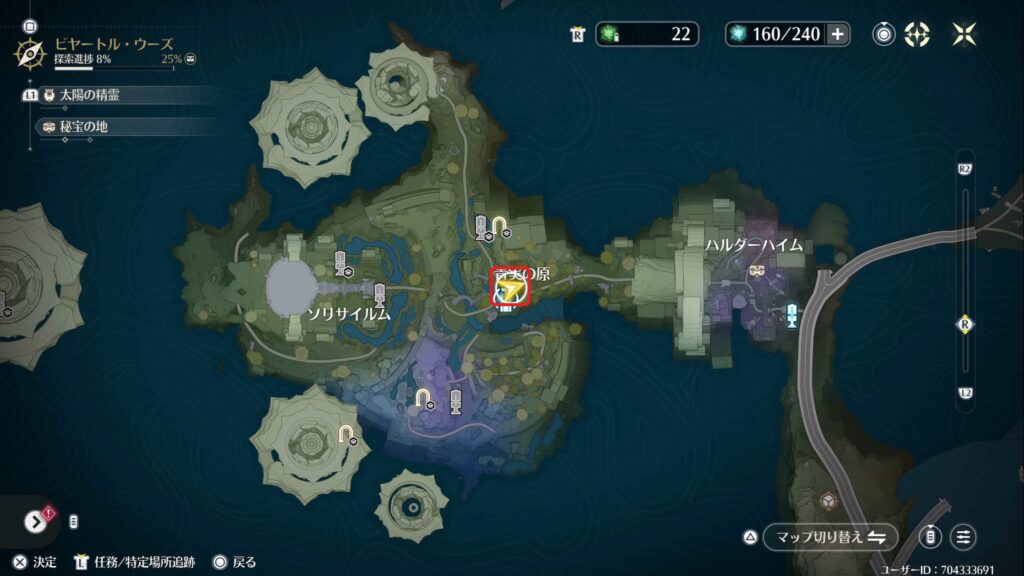Screen dimensions: 1024x576
Task: Add Waveplates with the plus button
Action: (837, 34)
